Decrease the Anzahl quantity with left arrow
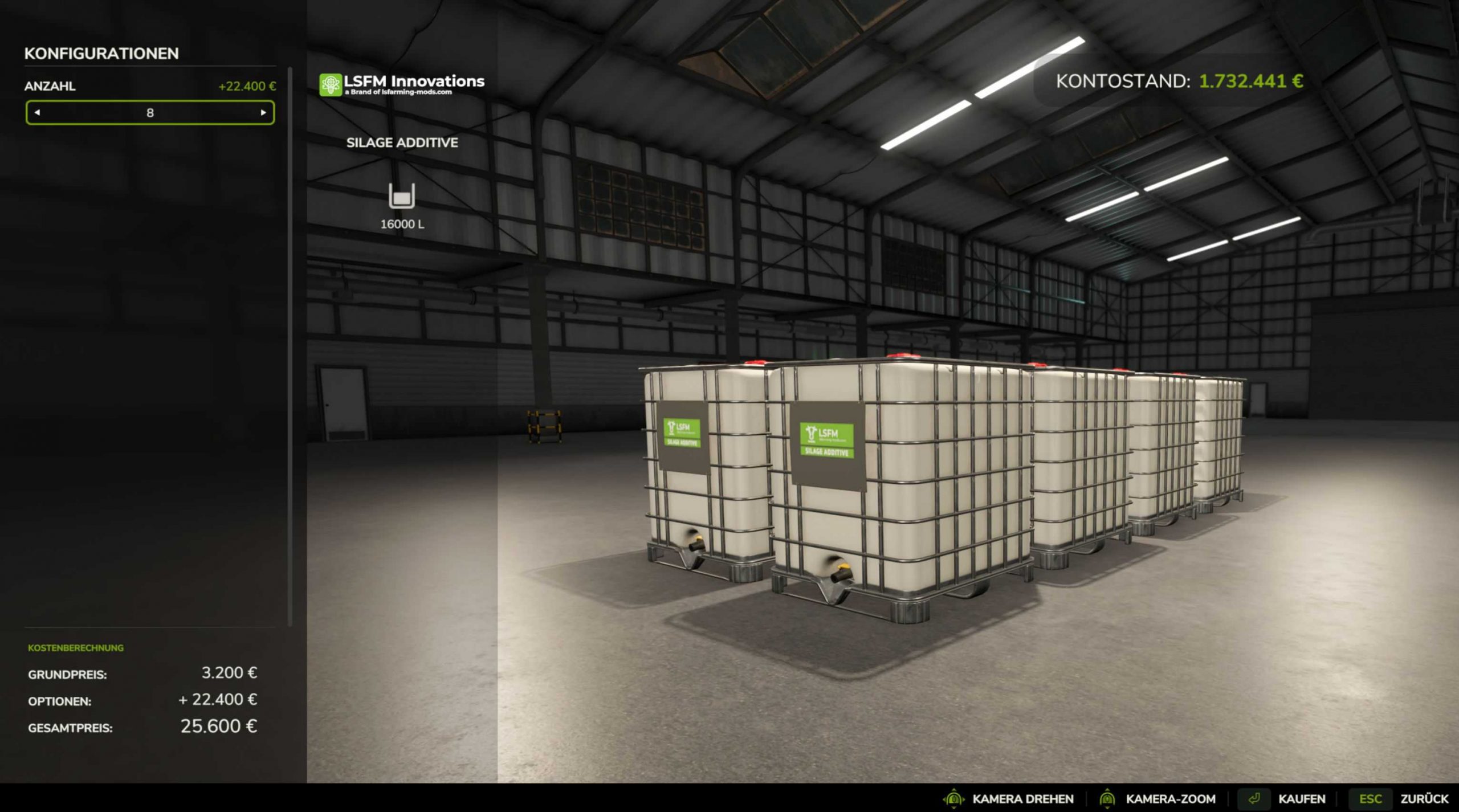This screenshot has width=1459, height=812. tap(38, 113)
